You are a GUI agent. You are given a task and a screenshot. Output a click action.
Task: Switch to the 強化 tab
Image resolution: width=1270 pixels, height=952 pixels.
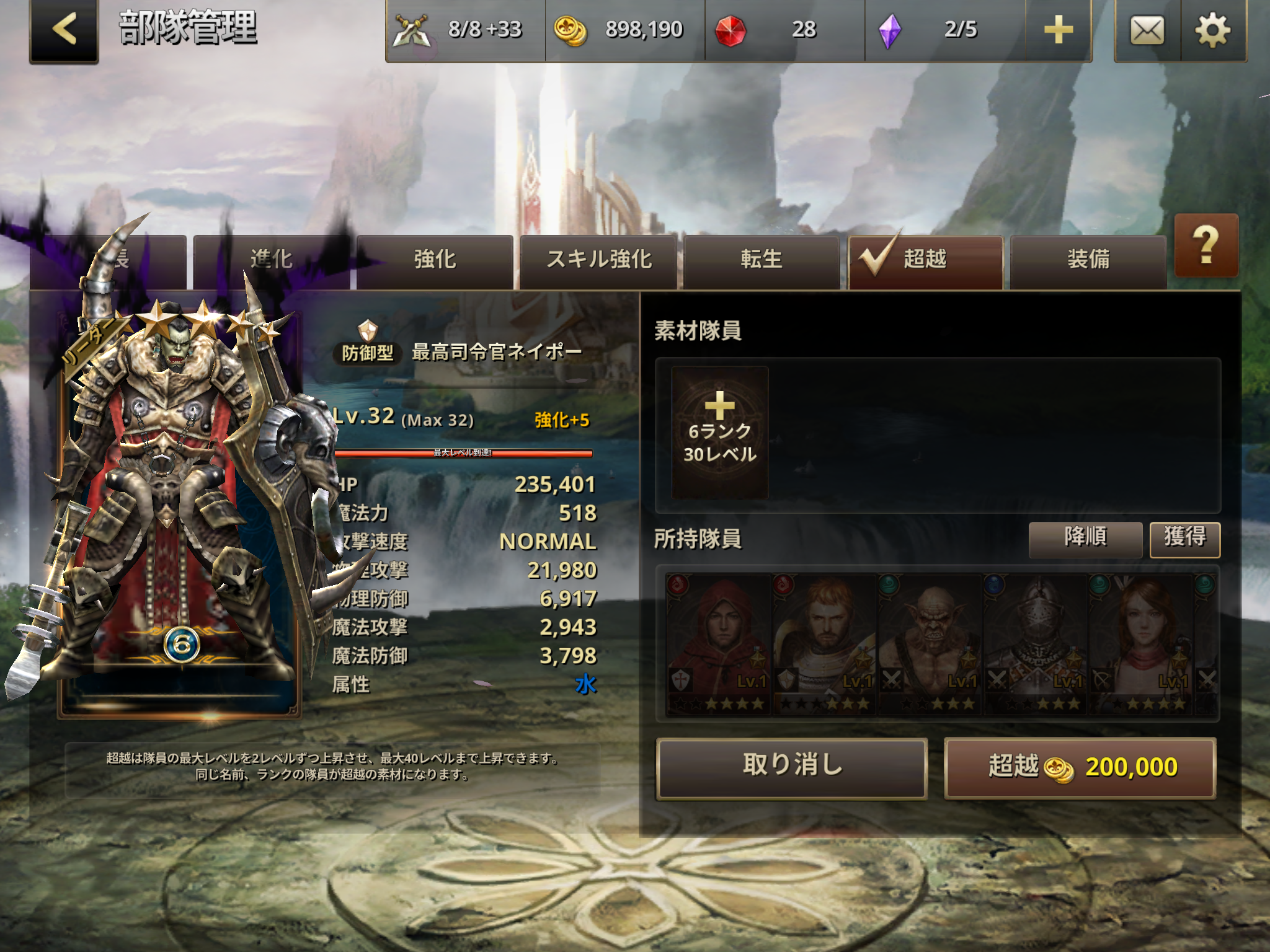tap(435, 260)
